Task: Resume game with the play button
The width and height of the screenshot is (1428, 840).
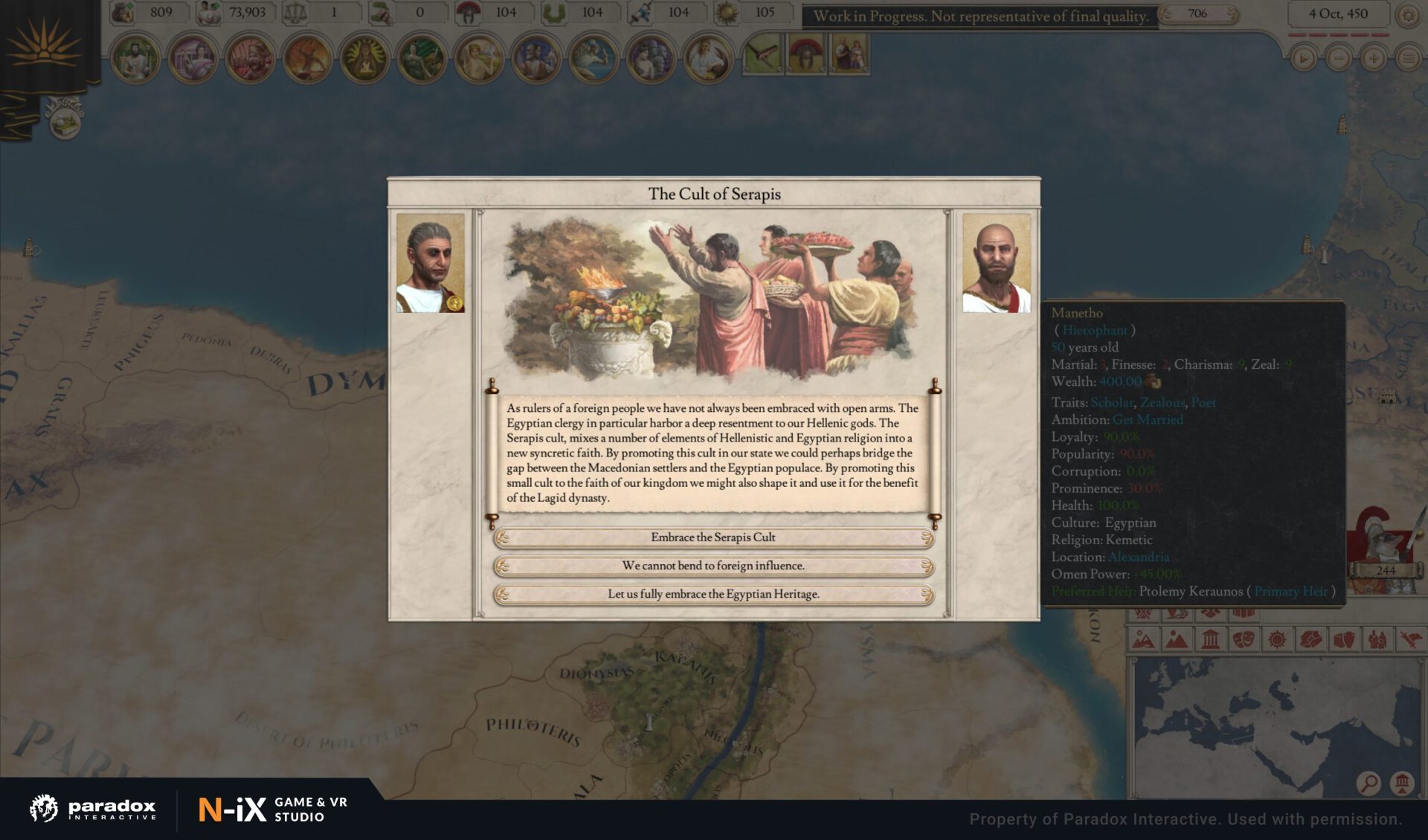Action: coord(1302,59)
